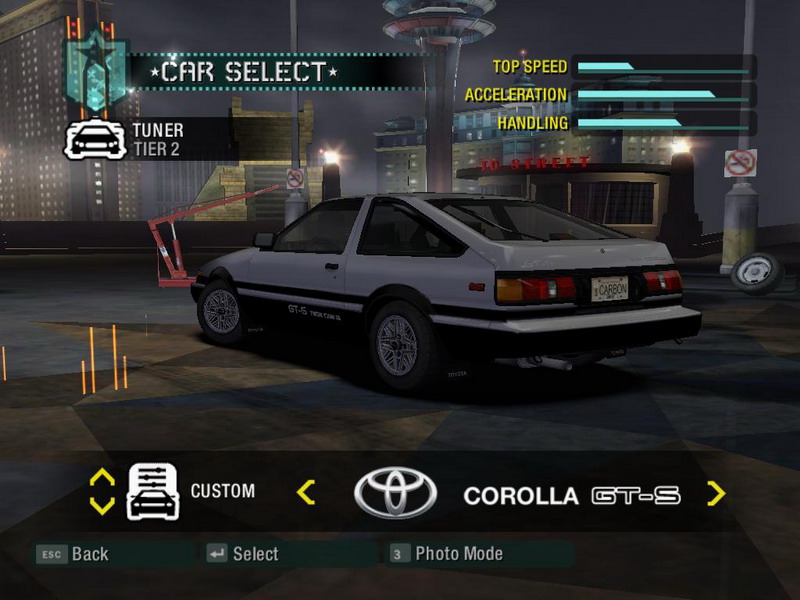Switch car category with the down arrow
800x600 pixels.
[x=102, y=505]
